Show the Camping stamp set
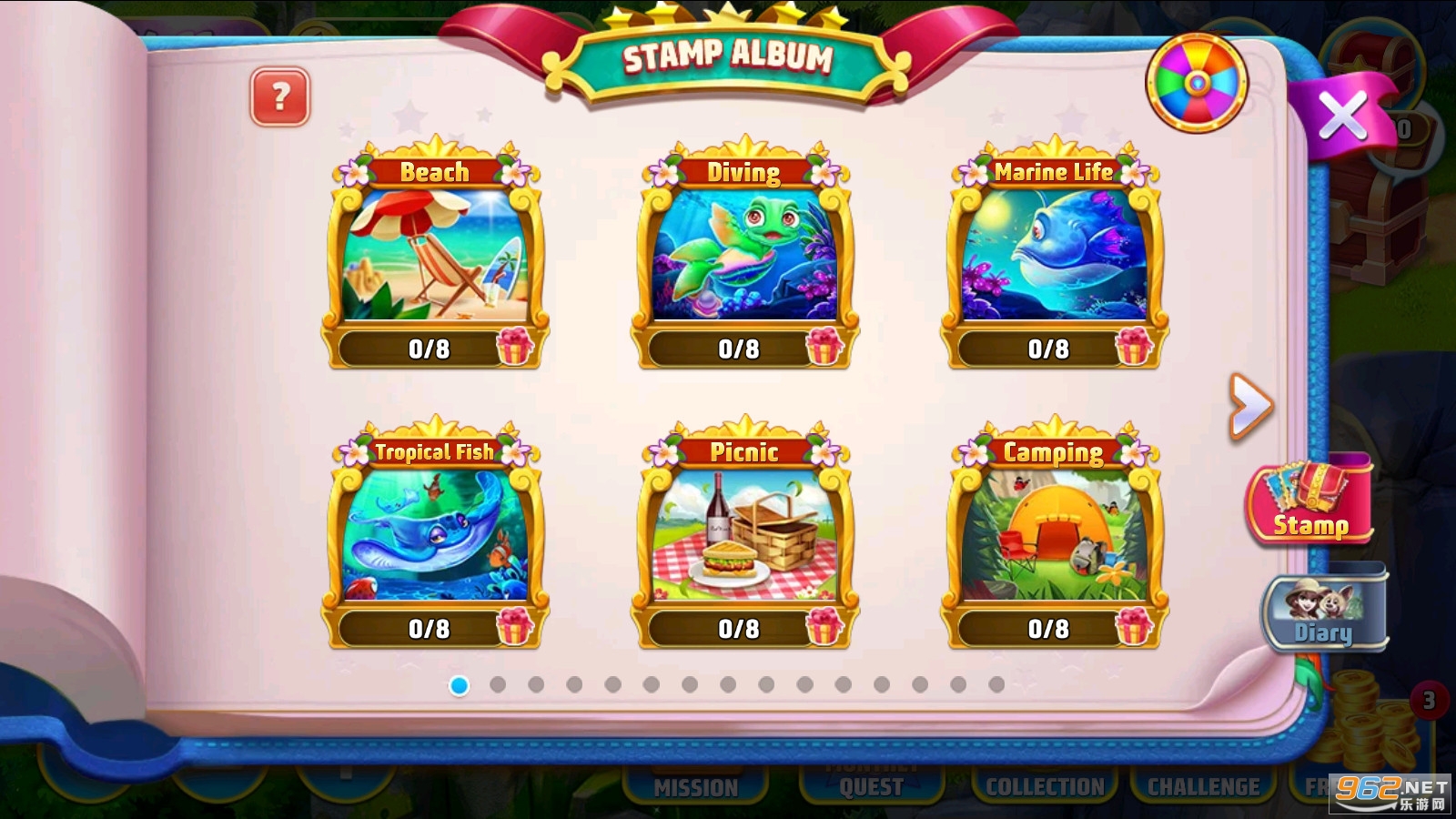Screen dimensions: 1456x819 pyautogui.click(x=1053, y=533)
